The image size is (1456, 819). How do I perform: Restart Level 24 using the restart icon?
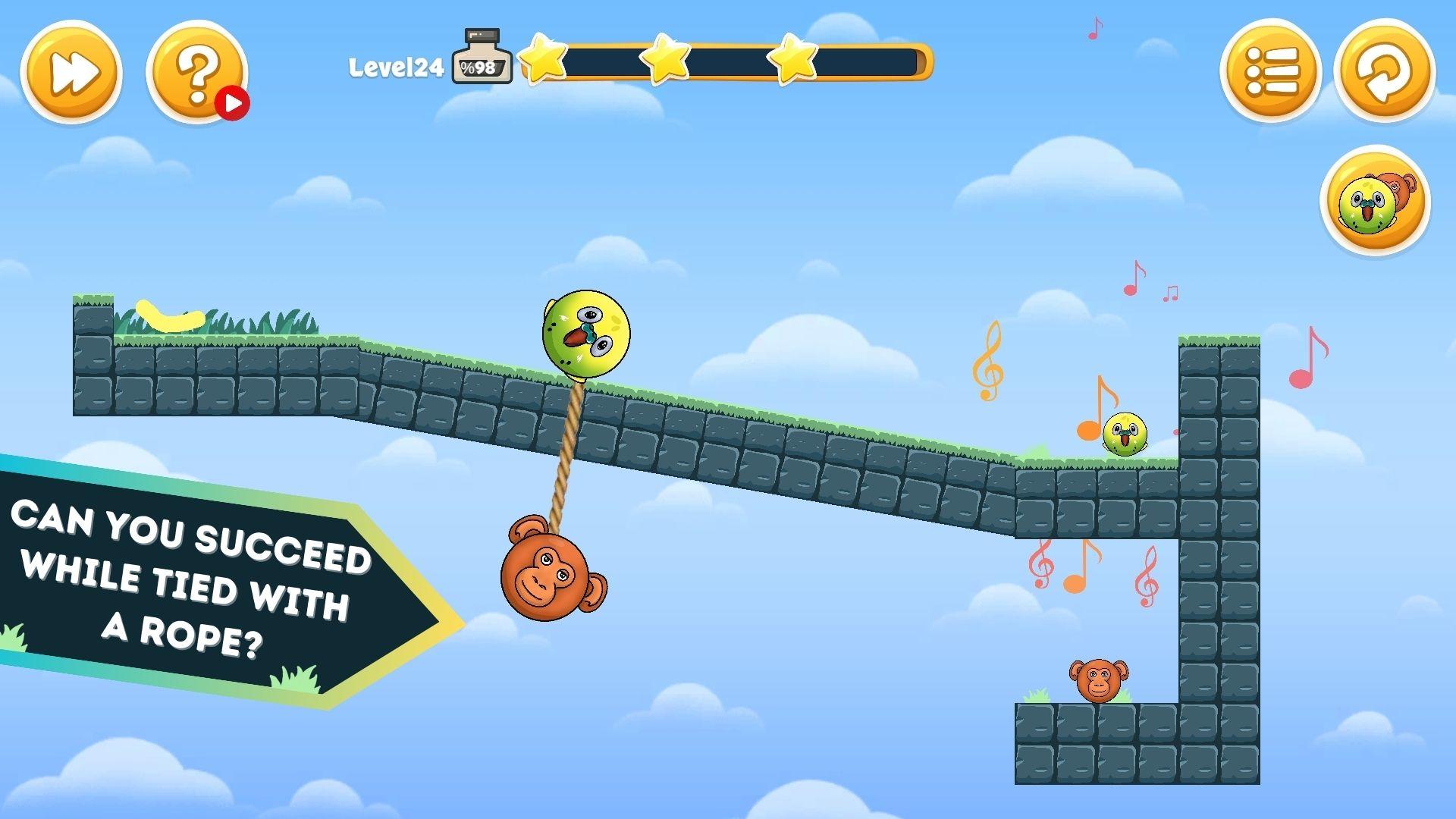(1385, 72)
